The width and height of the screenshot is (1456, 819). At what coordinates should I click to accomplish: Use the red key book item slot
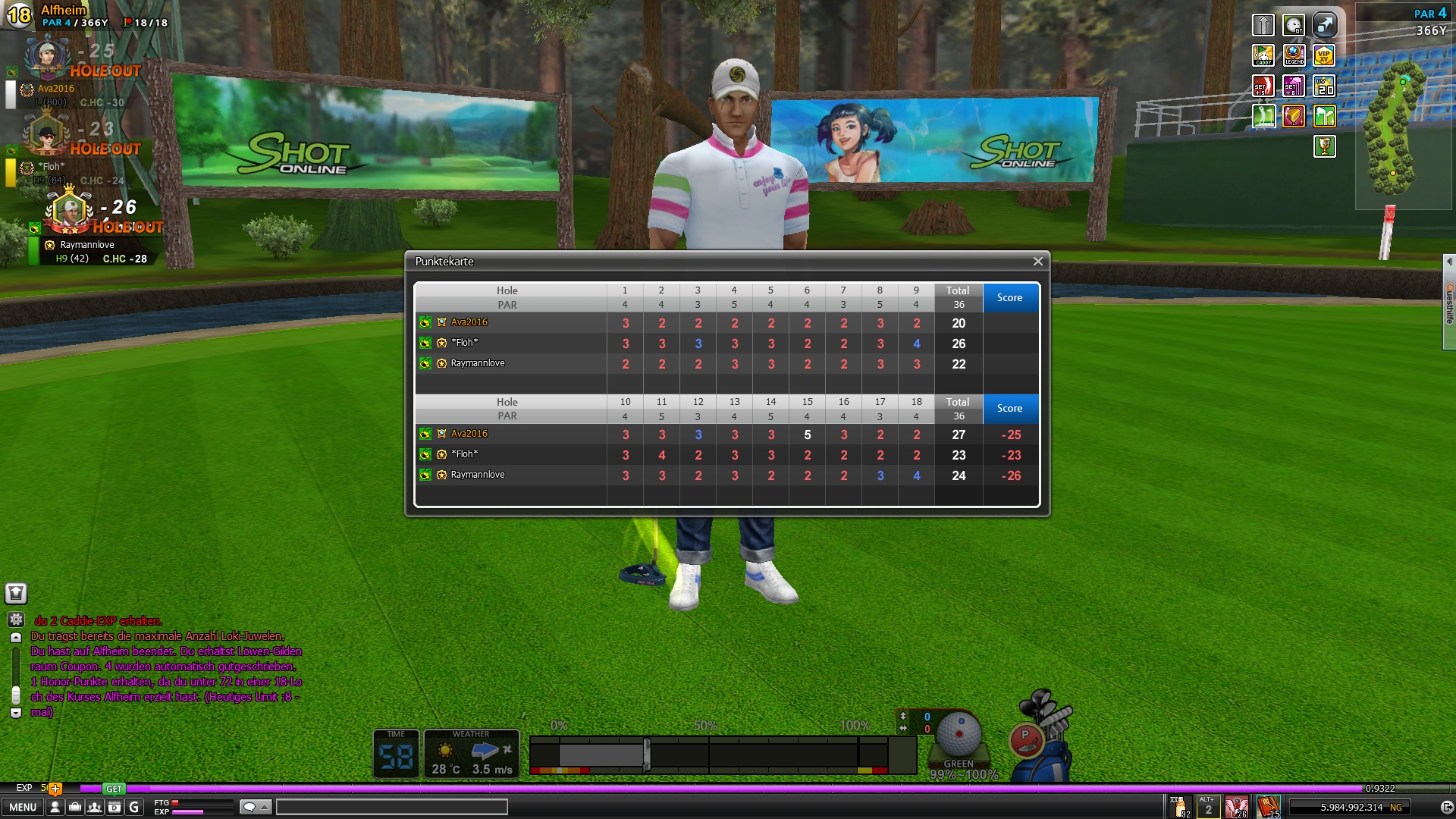point(1268,806)
